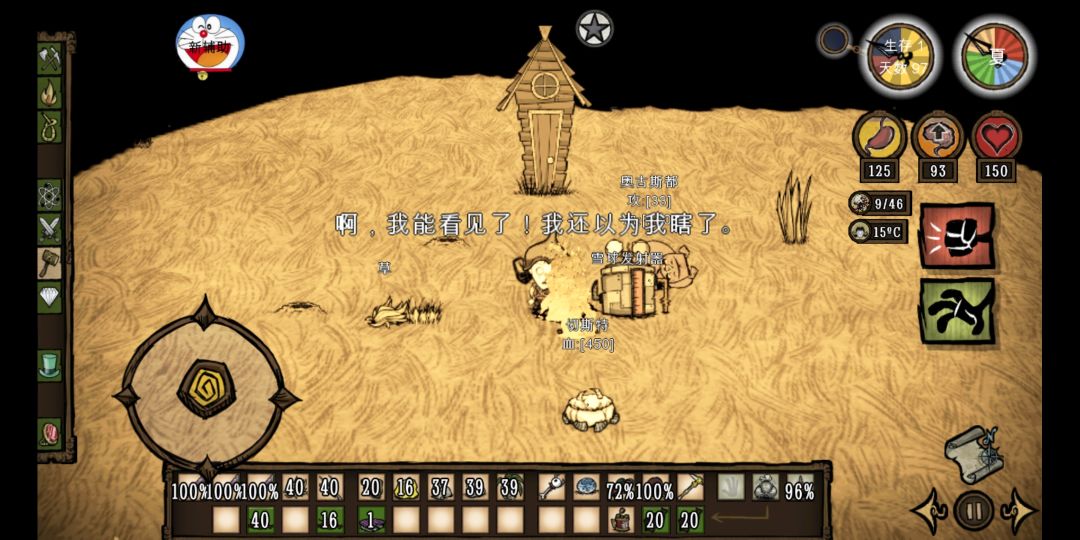Rotate the camera left
The height and width of the screenshot is (540, 1080).
(x=928, y=512)
